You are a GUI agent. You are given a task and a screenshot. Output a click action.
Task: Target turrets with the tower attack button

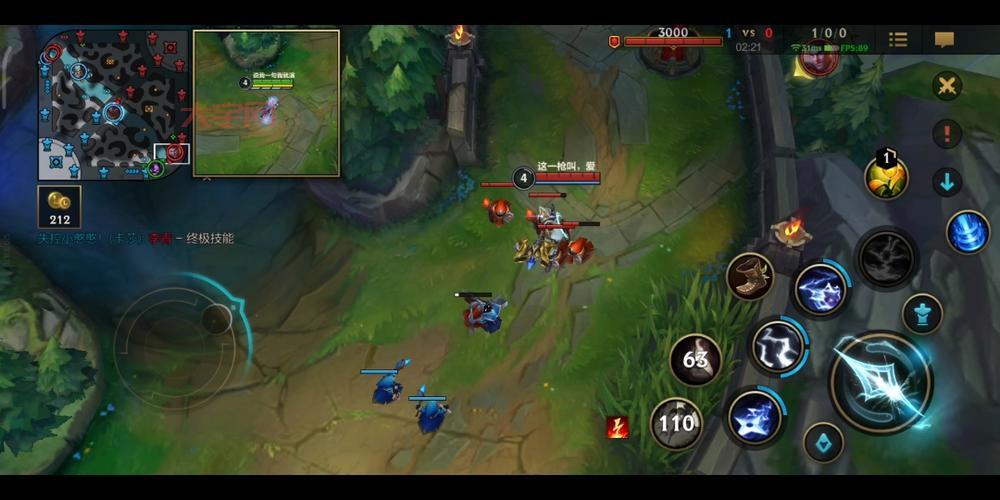[x=922, y=314]
